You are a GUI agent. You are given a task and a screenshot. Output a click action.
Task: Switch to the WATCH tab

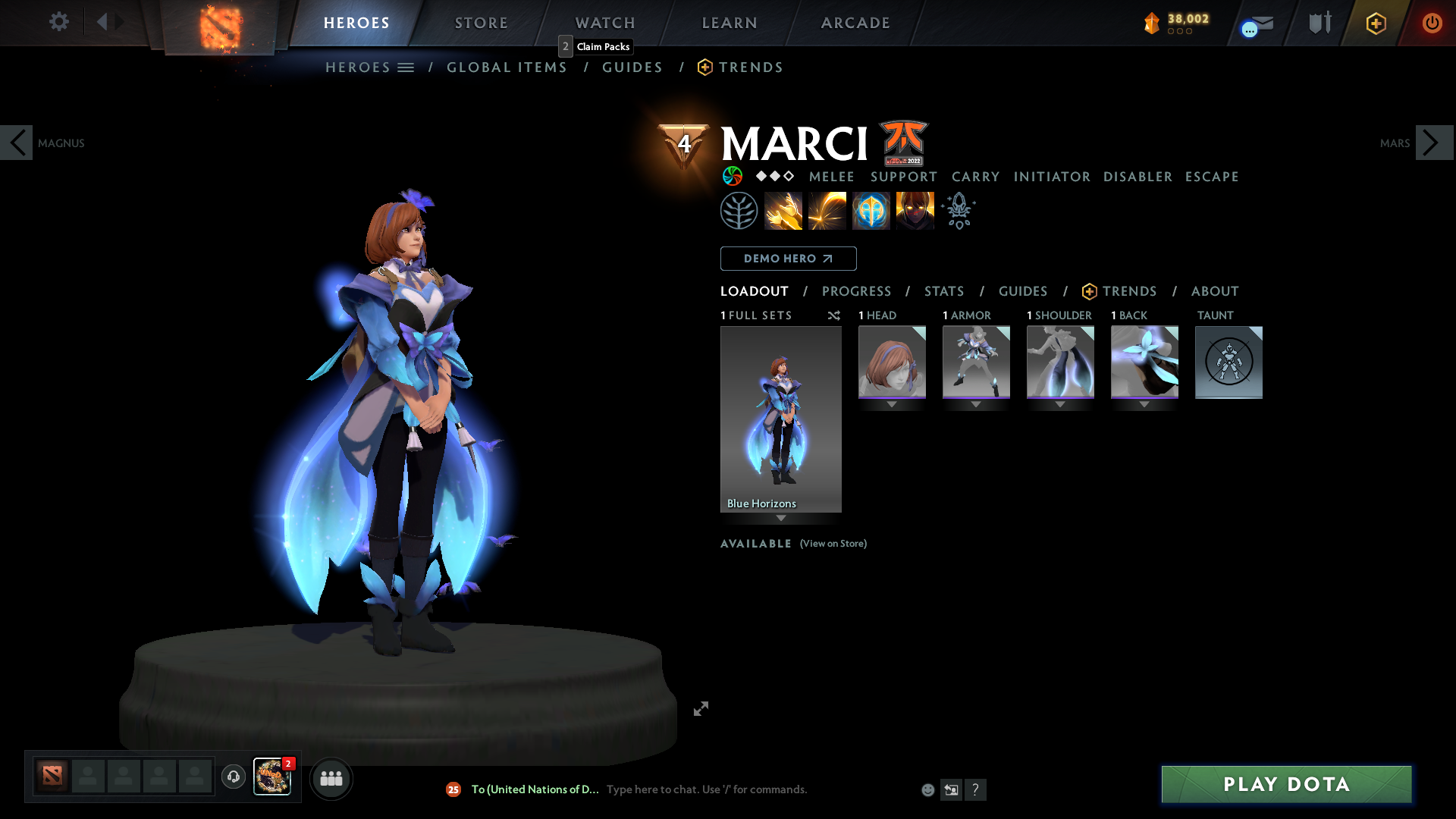pos(604,23)
